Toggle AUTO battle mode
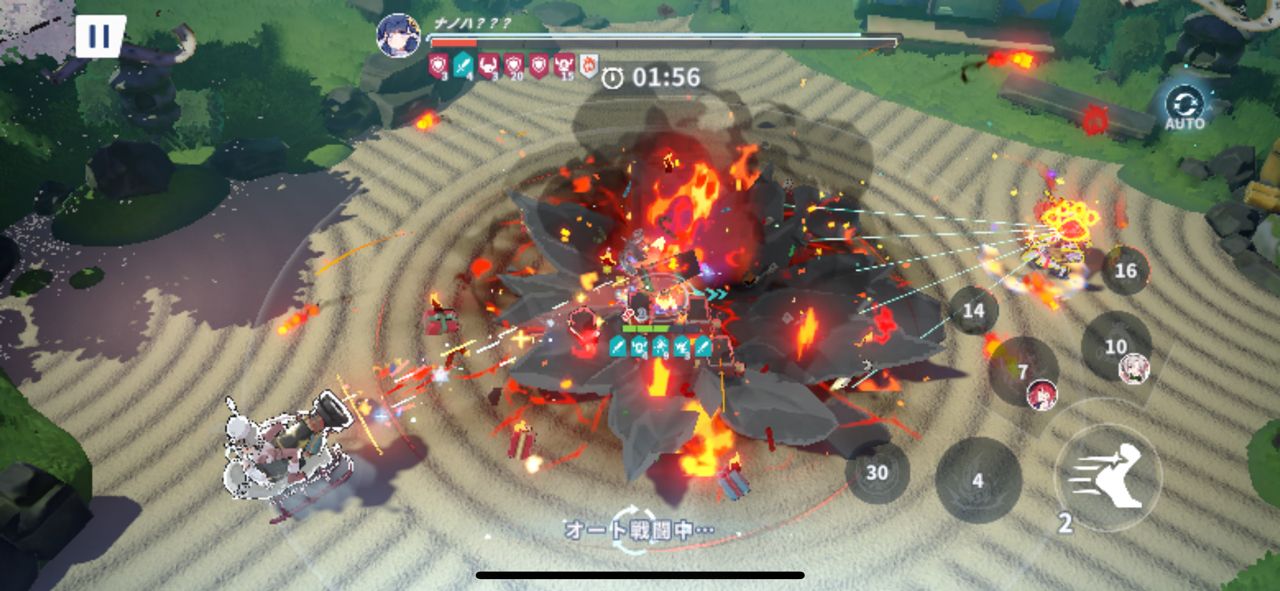Screen dimensions: 1280x591 1184,107
